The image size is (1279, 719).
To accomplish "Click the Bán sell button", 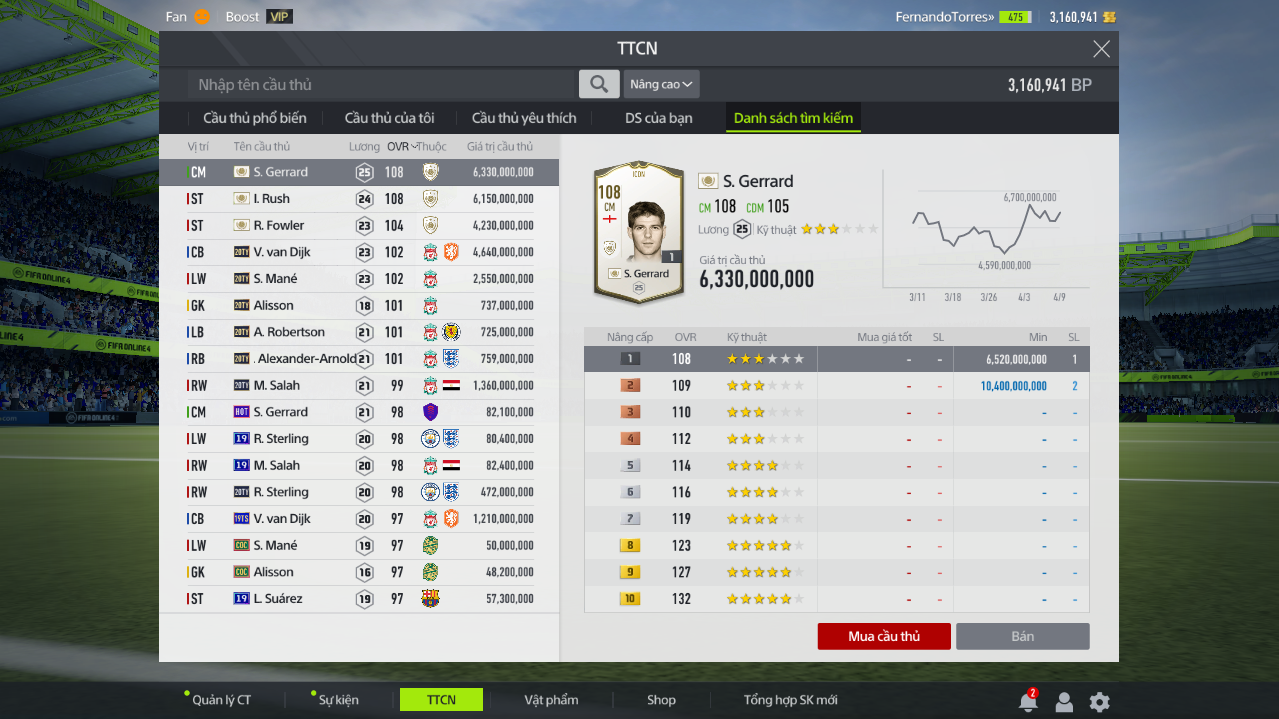I will coord(1022,636).
